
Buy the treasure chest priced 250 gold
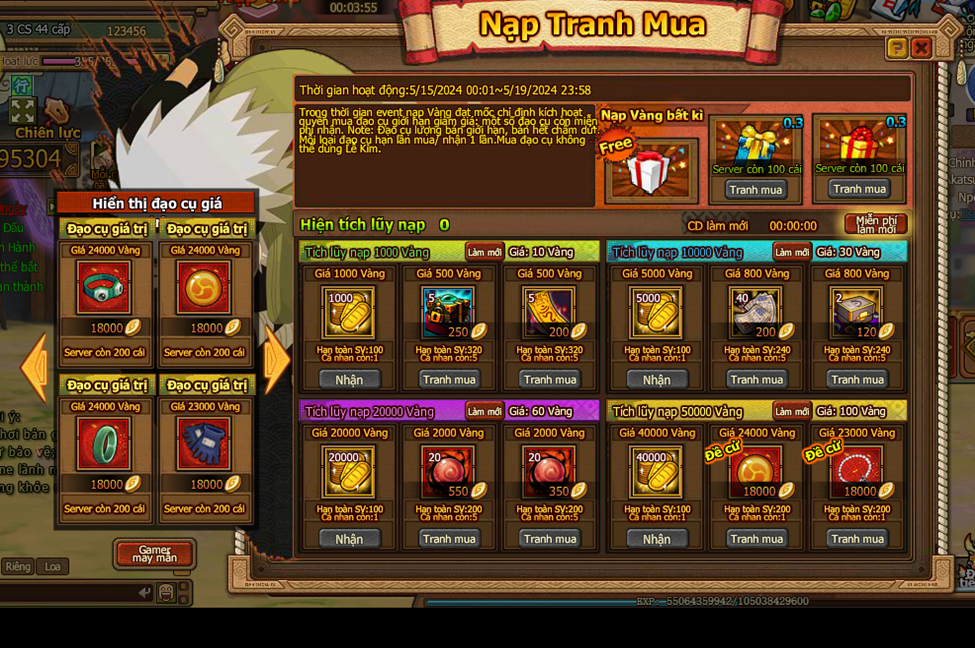(449, 379)
